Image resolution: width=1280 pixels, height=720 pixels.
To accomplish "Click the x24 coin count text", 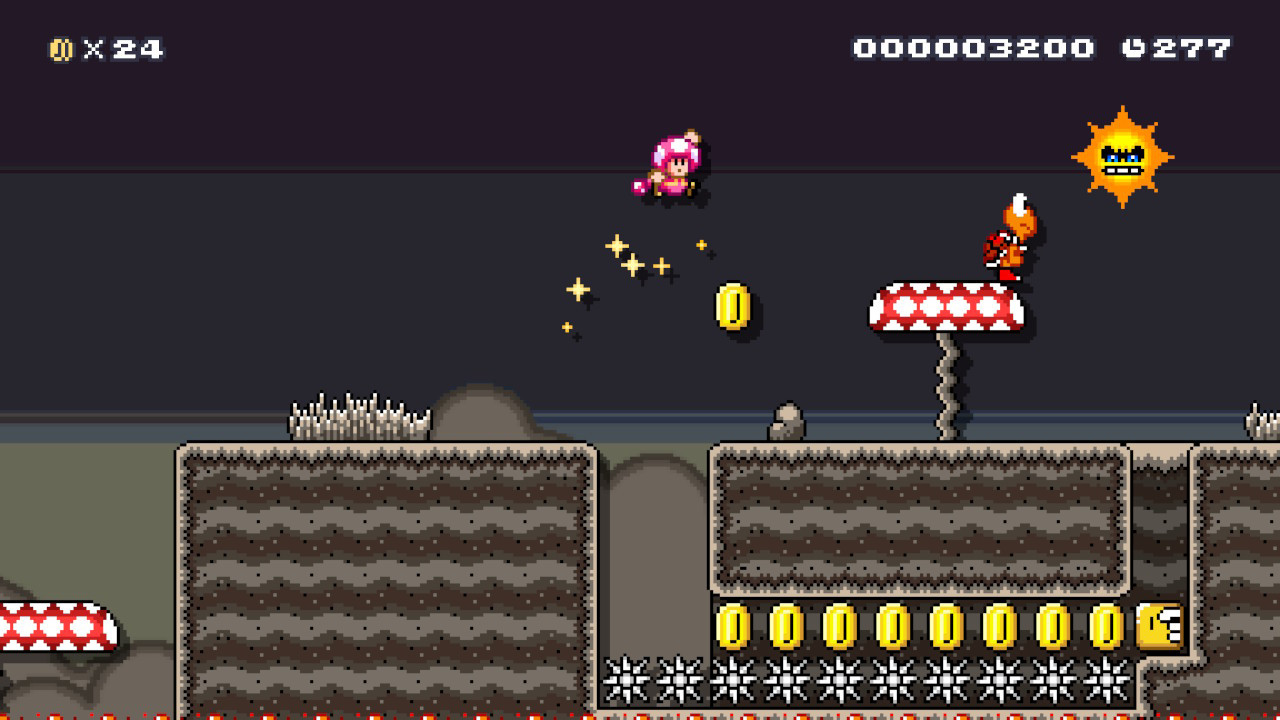I will click(x=125, y=46).
